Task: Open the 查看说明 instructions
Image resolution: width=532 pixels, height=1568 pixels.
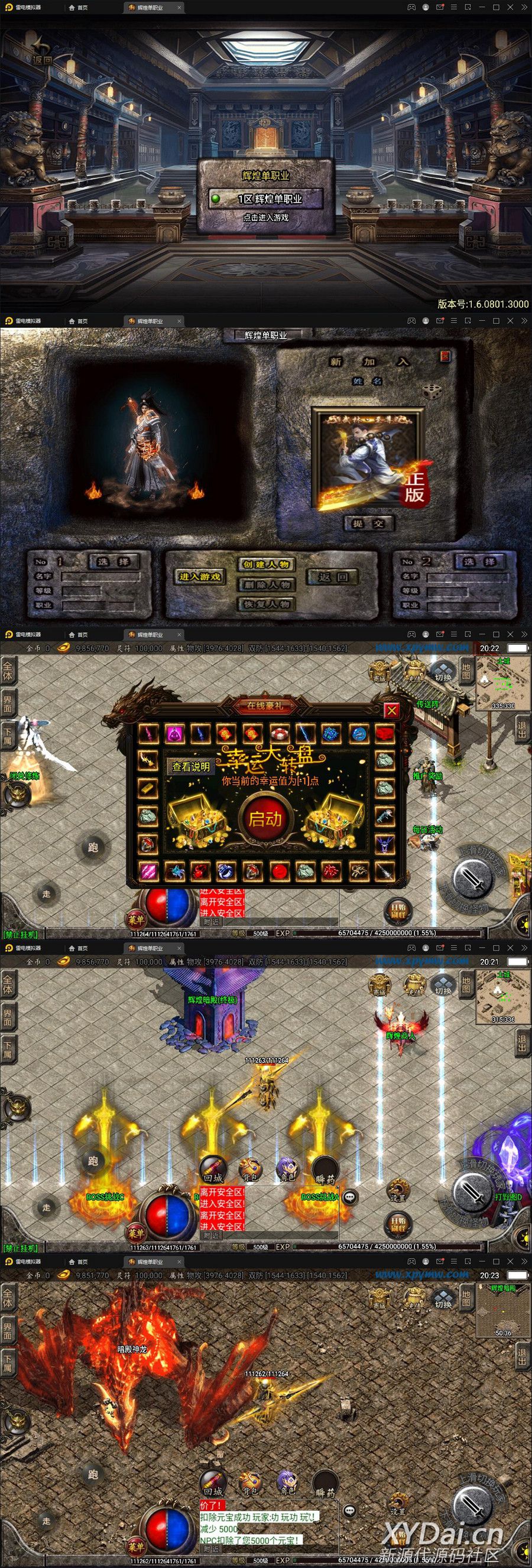Action: point(190,766)
